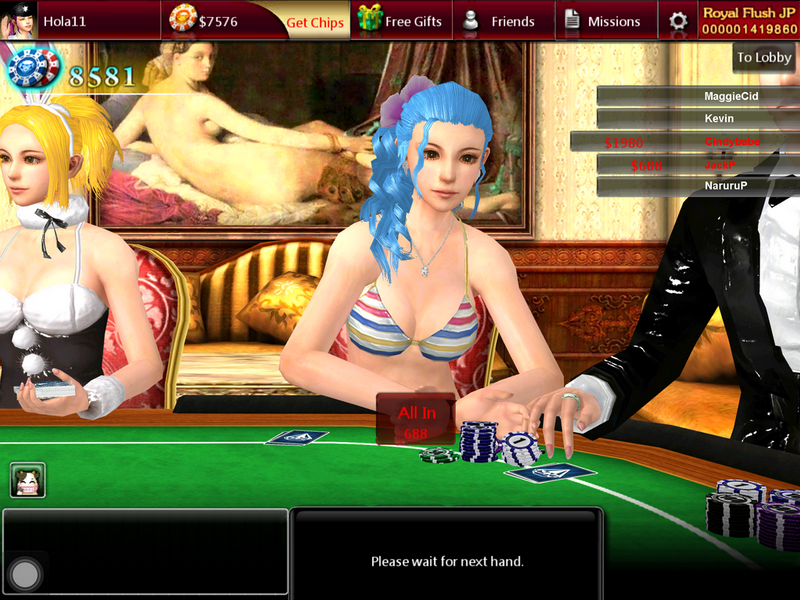Screen dimensions: 800x600
Task: Select the Hola11 player profile avatar
Action: click(20, 20)
